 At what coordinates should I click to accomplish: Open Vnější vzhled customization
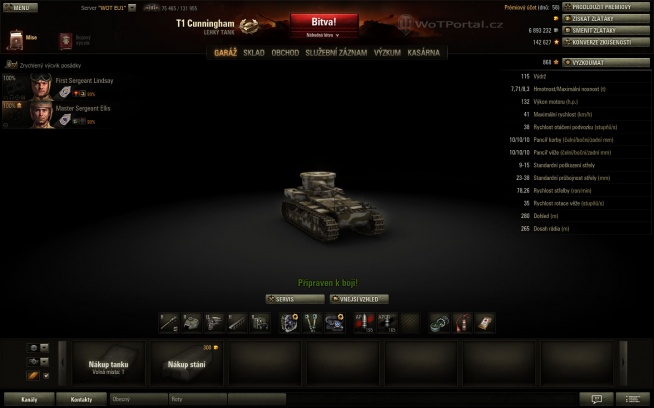[359, 299]
